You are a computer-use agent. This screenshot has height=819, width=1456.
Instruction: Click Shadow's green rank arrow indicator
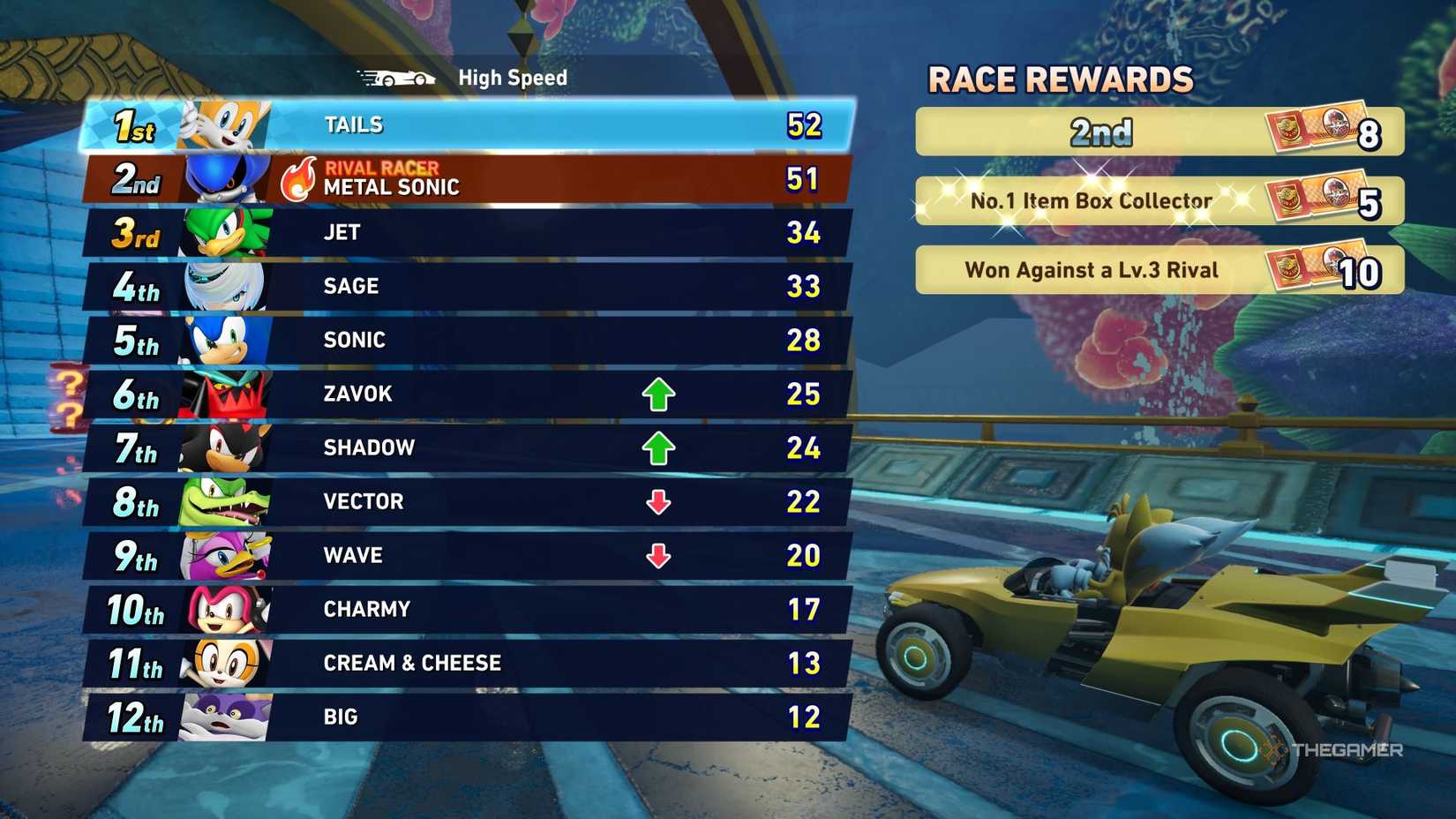pyautogui.click(x=657, y=447)
